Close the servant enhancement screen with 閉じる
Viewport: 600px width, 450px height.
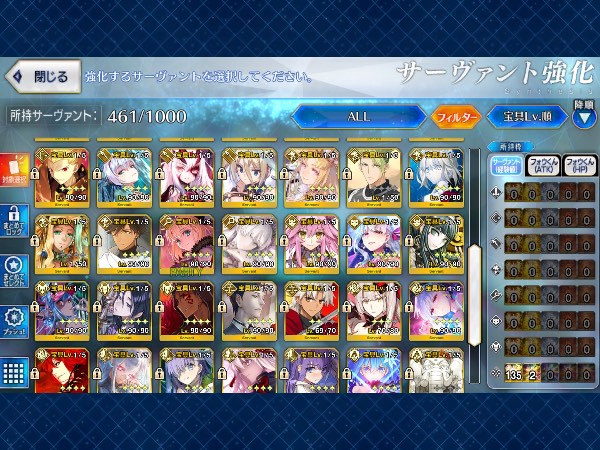point(40,76)
